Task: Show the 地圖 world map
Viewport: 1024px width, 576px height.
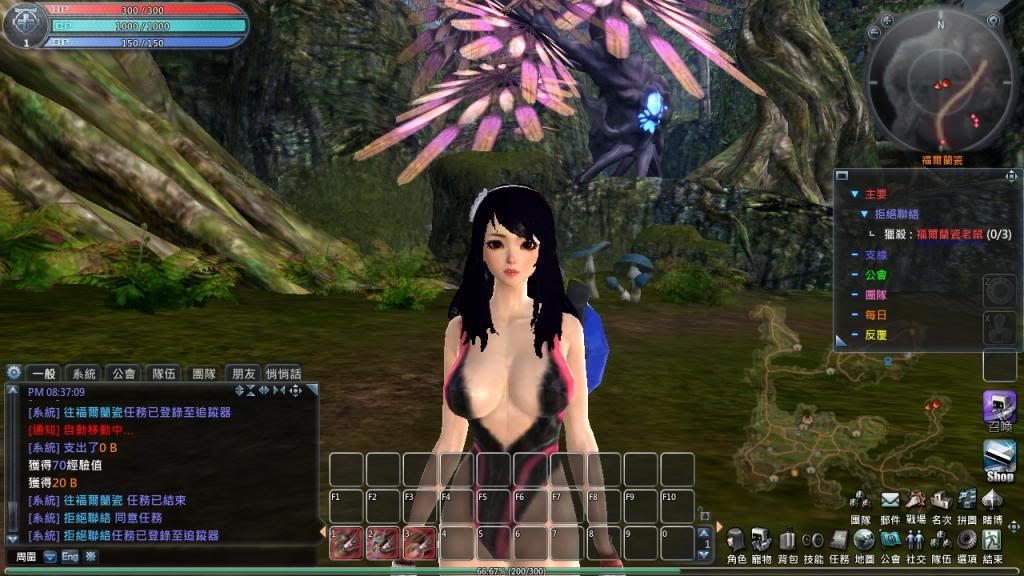Action: click(864, 540)
